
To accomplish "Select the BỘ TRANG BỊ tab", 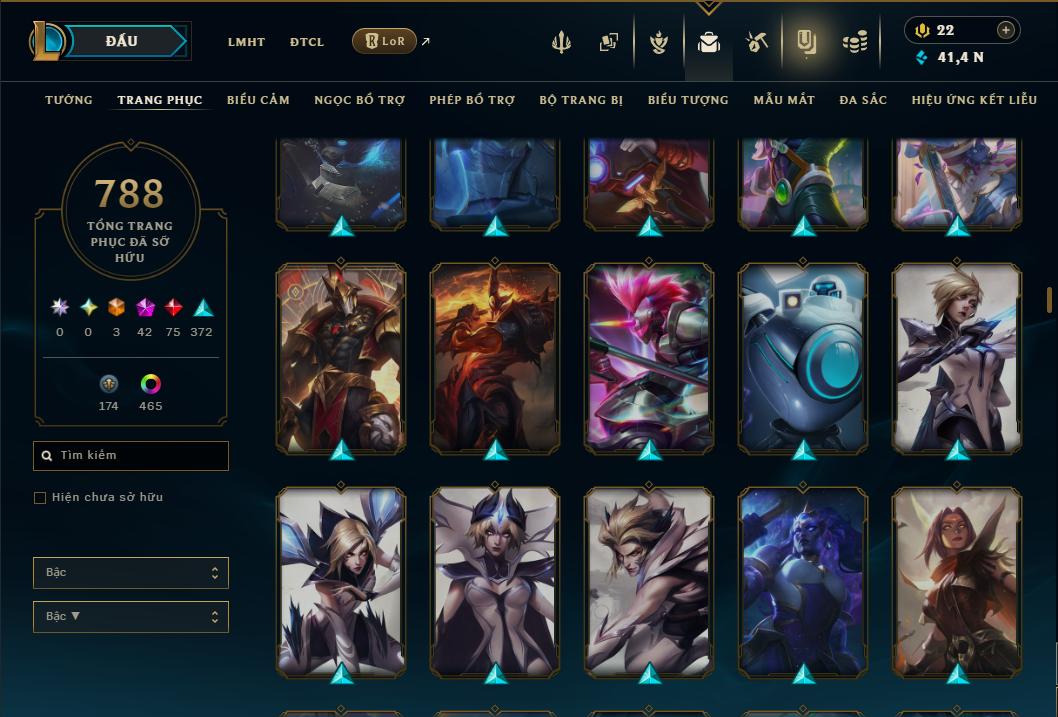I will coord(581,100).
